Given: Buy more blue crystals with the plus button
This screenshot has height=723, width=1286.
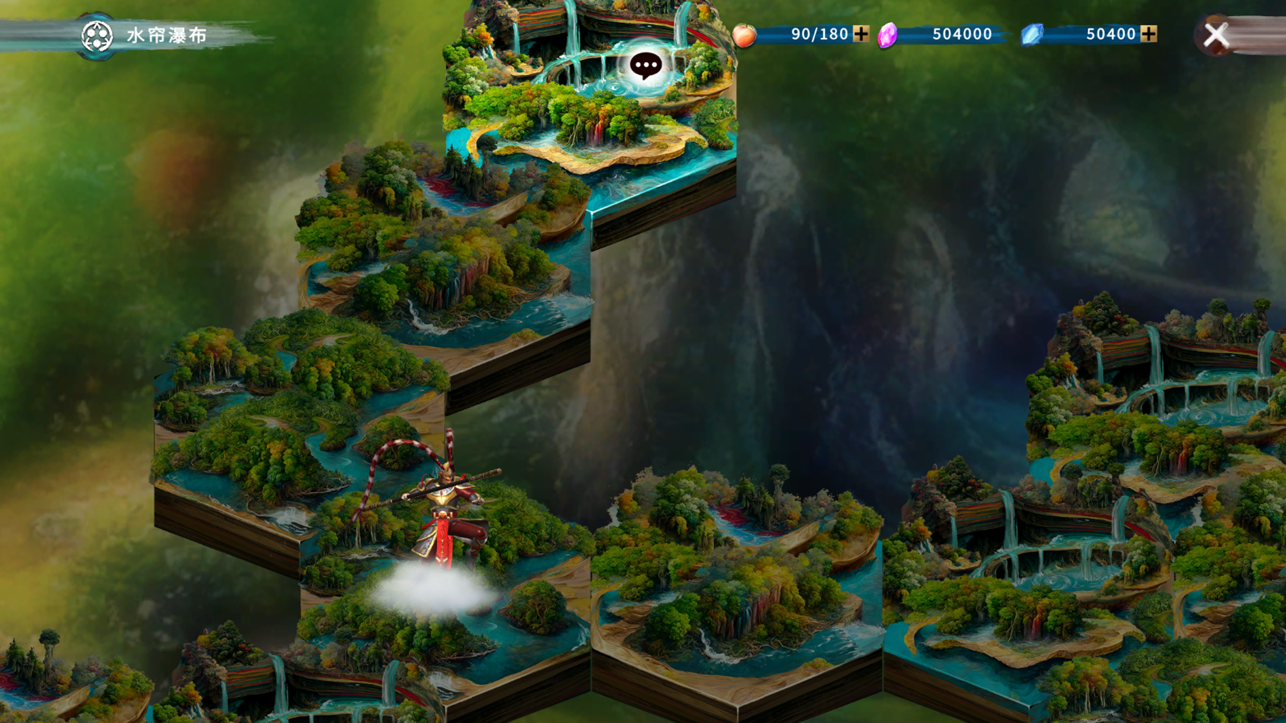Looking at the screenshot, I should (1148, 34).
